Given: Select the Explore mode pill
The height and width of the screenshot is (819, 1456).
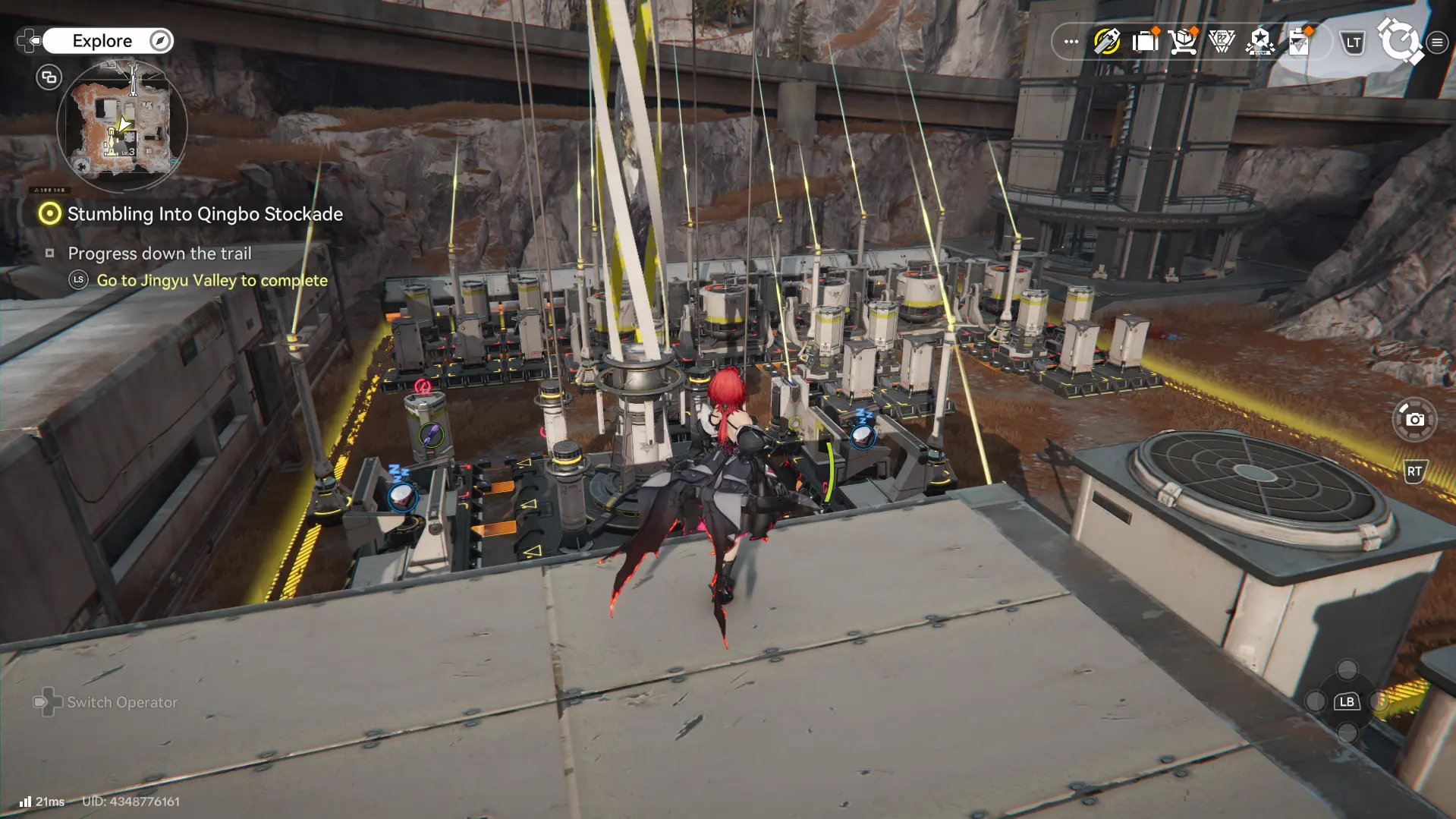Looking at the screenshot, I should [x=104, y=40].
